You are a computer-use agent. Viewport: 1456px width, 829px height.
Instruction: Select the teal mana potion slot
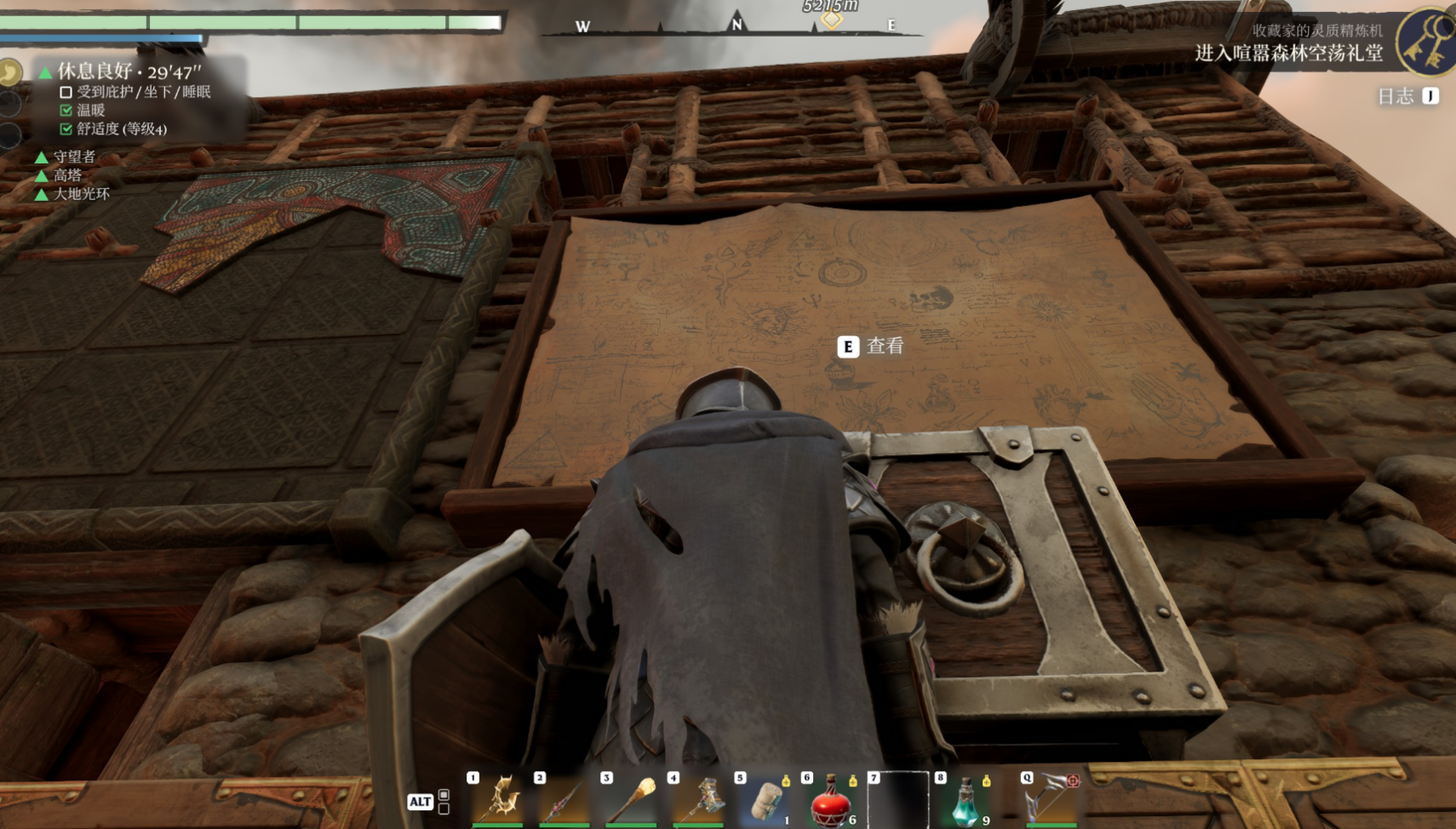pos(965,802)
